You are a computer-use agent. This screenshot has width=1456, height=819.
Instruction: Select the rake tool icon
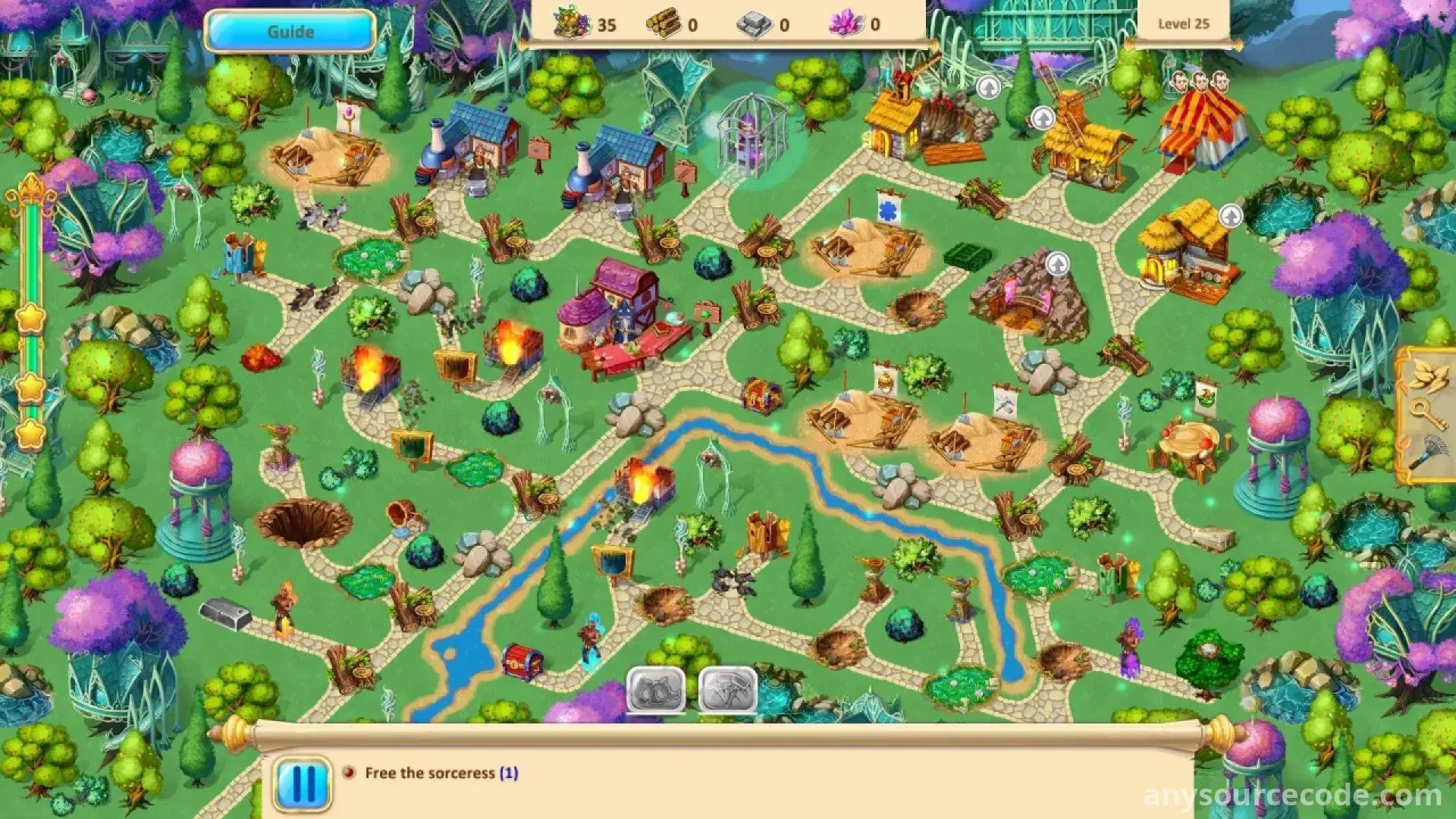(x=1428, y=453)
